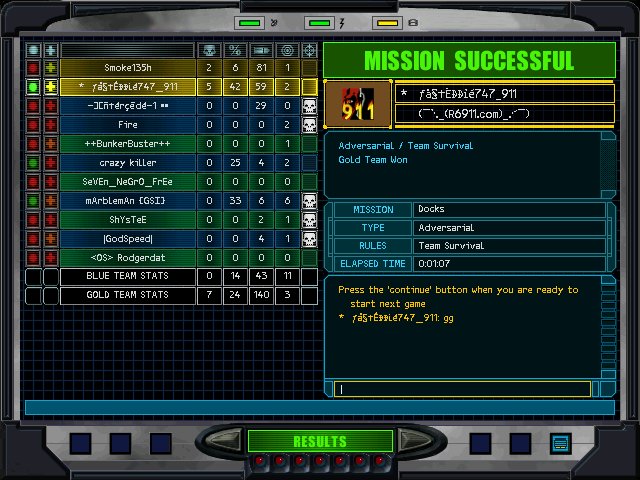Screen dimensions: 640x480
Task: Choose the ++BunkerBuster++ scoreboard entry
Action: 128,143
